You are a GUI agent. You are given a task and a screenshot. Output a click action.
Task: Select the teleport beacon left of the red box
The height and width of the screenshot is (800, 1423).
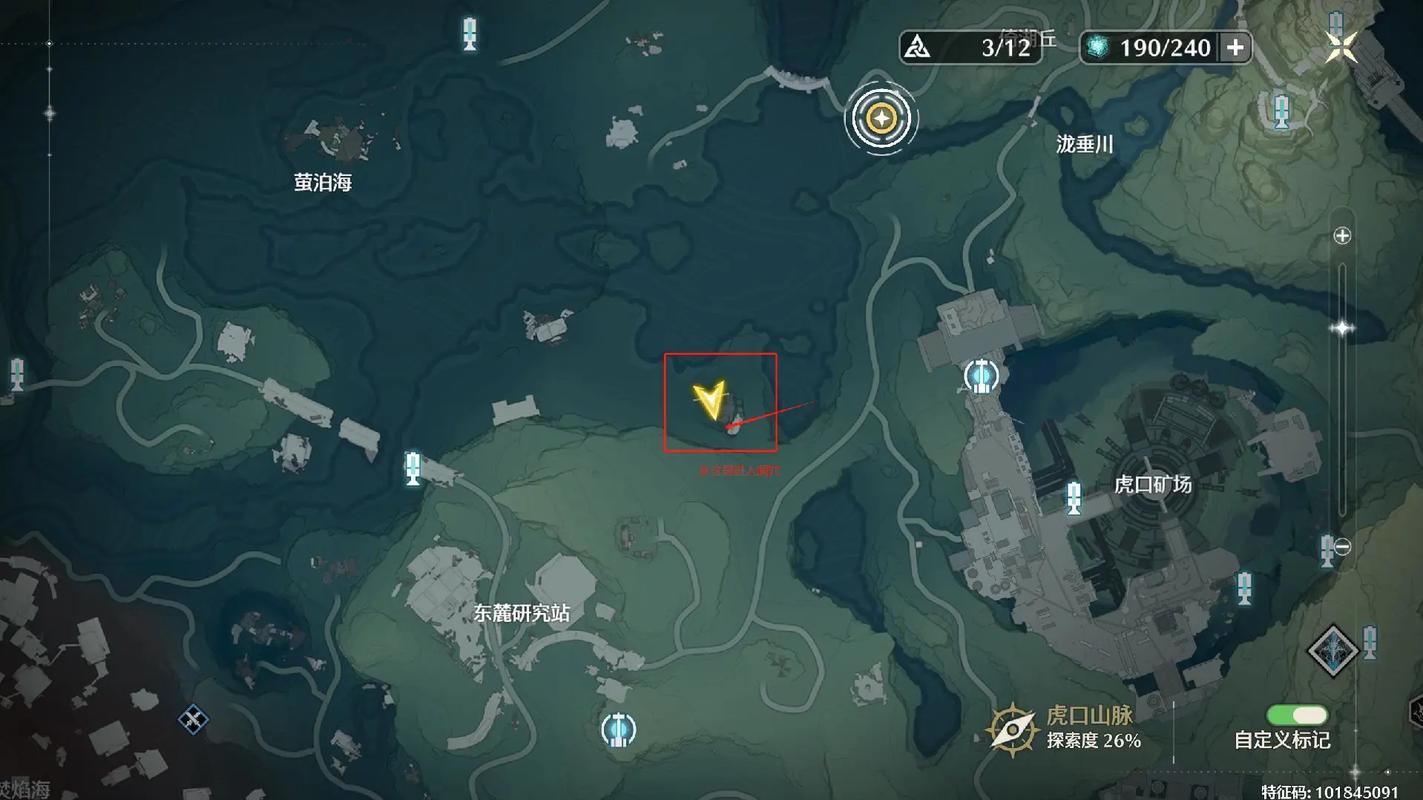point(413,467)
